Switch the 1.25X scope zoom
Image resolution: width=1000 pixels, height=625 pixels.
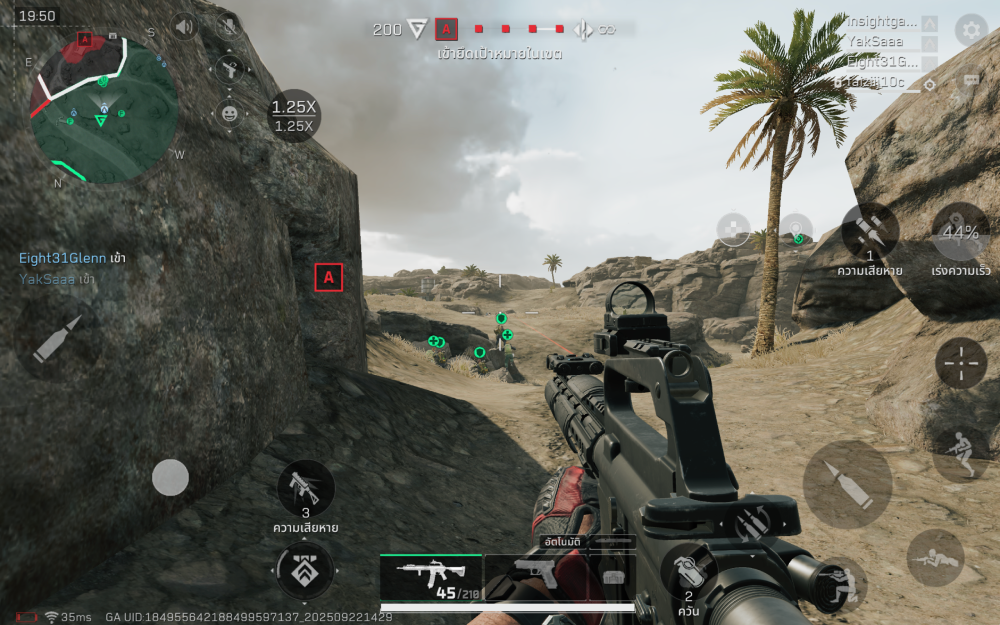294,115
